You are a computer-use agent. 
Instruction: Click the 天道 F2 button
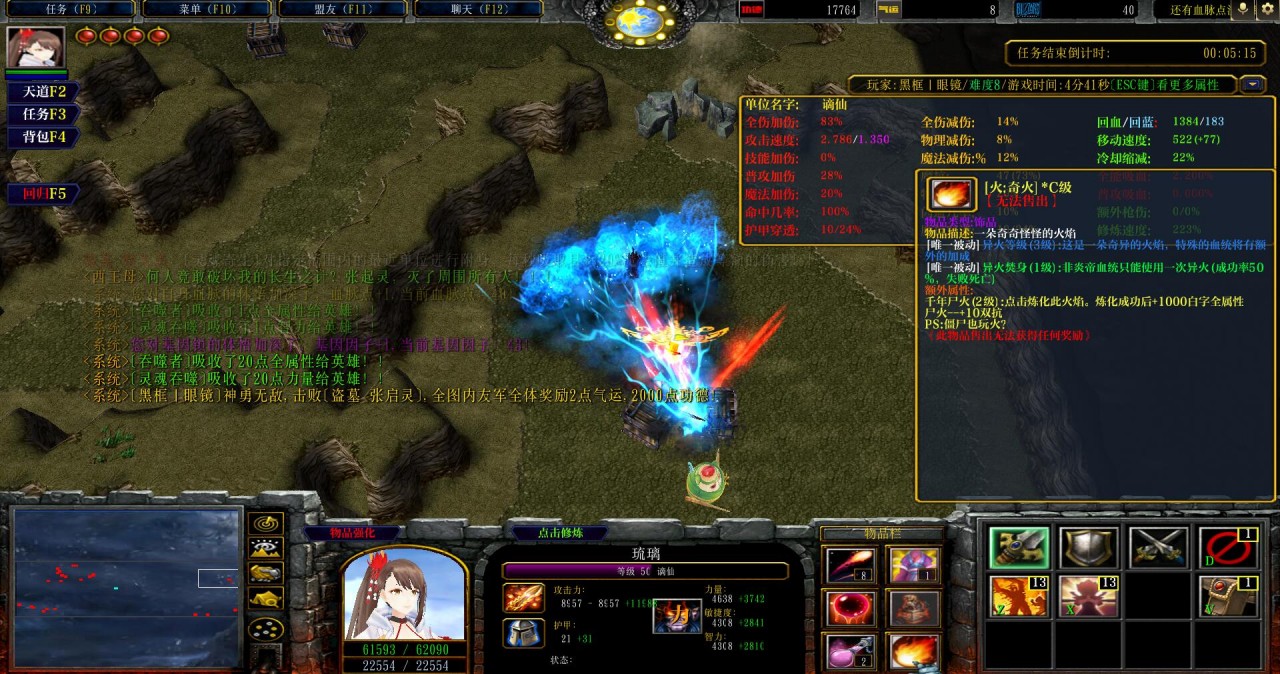(x=38, y=92)
